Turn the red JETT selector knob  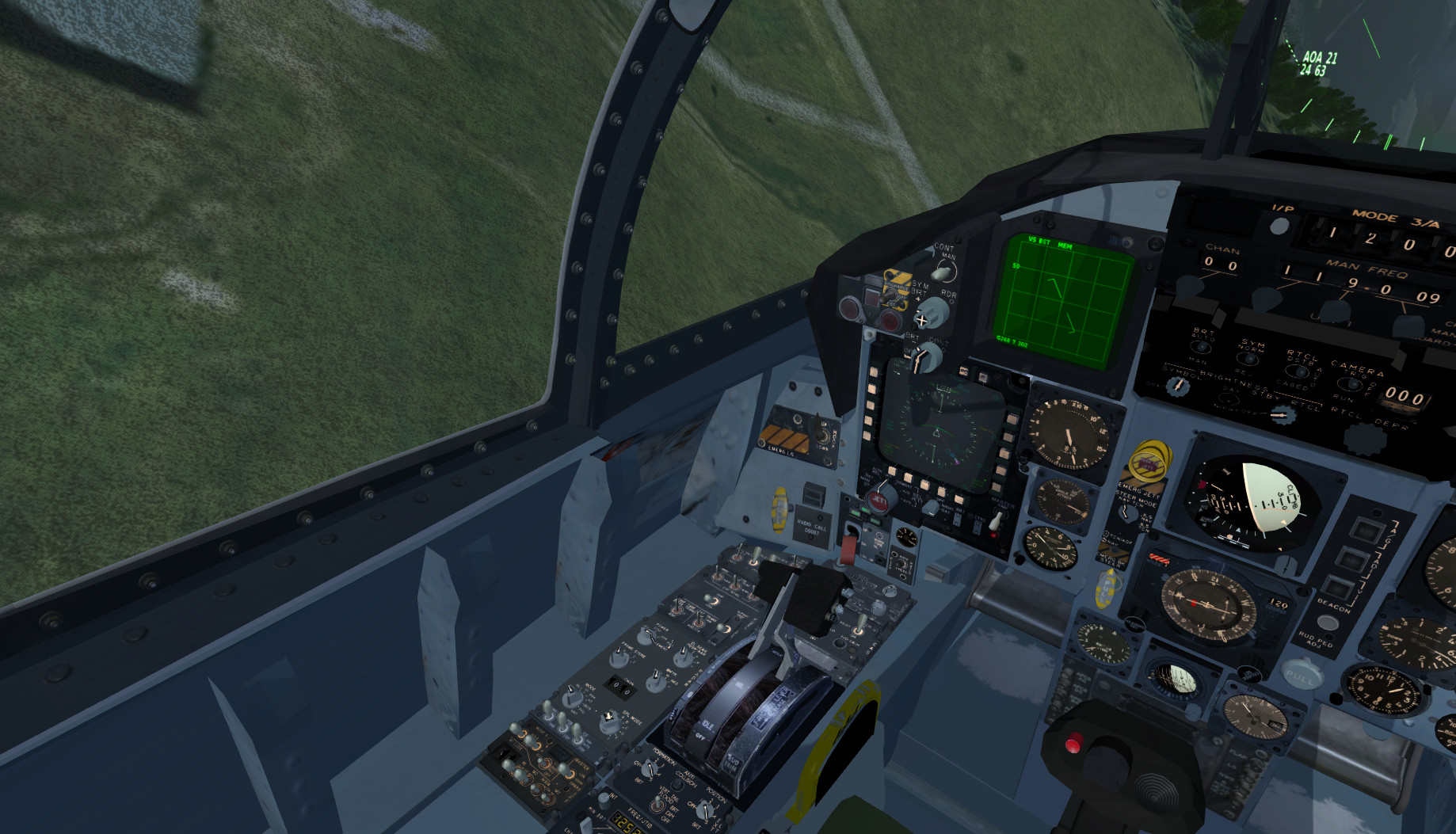[x=879, y=499]
